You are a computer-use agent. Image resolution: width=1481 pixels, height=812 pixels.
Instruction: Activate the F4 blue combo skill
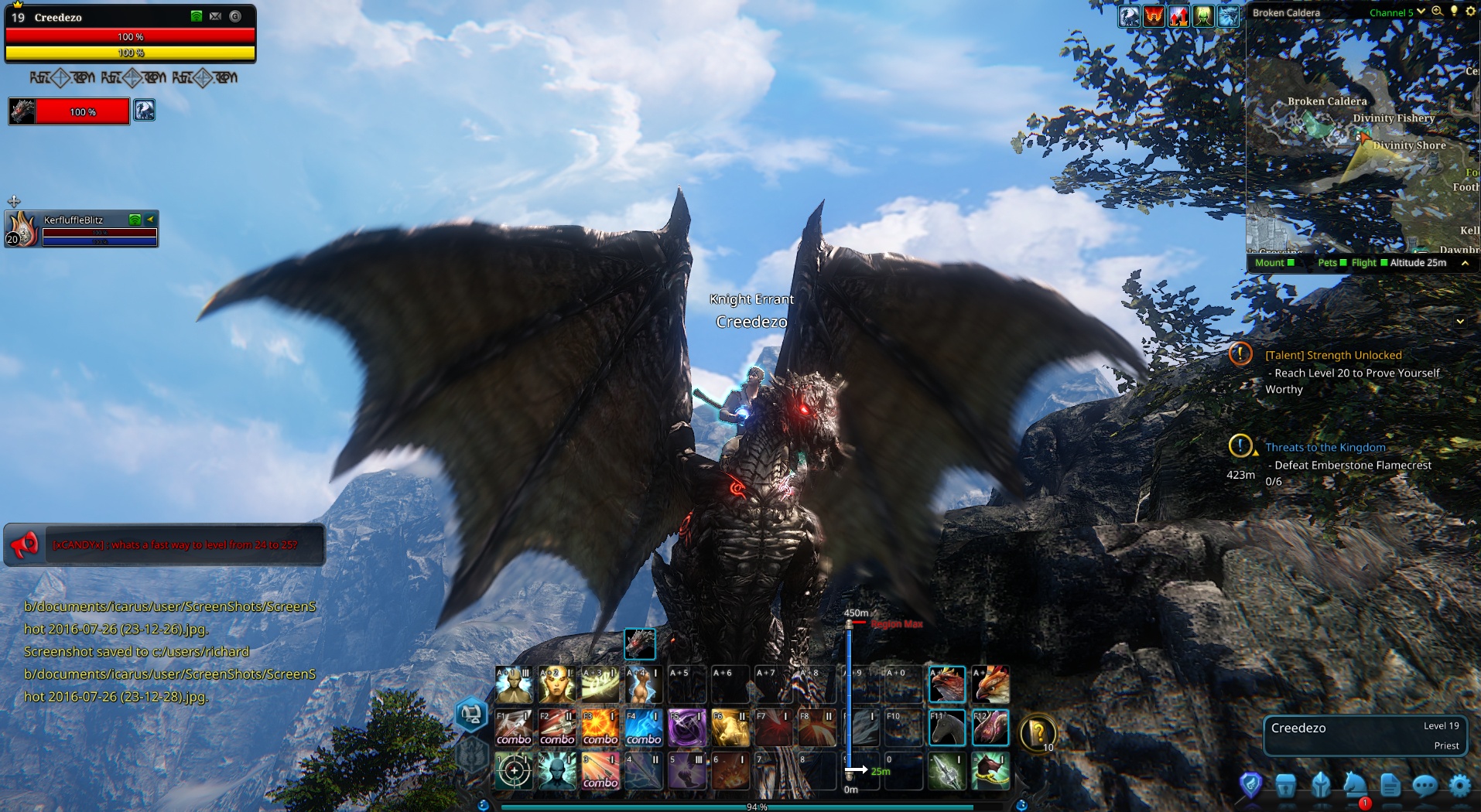(644, 728)
